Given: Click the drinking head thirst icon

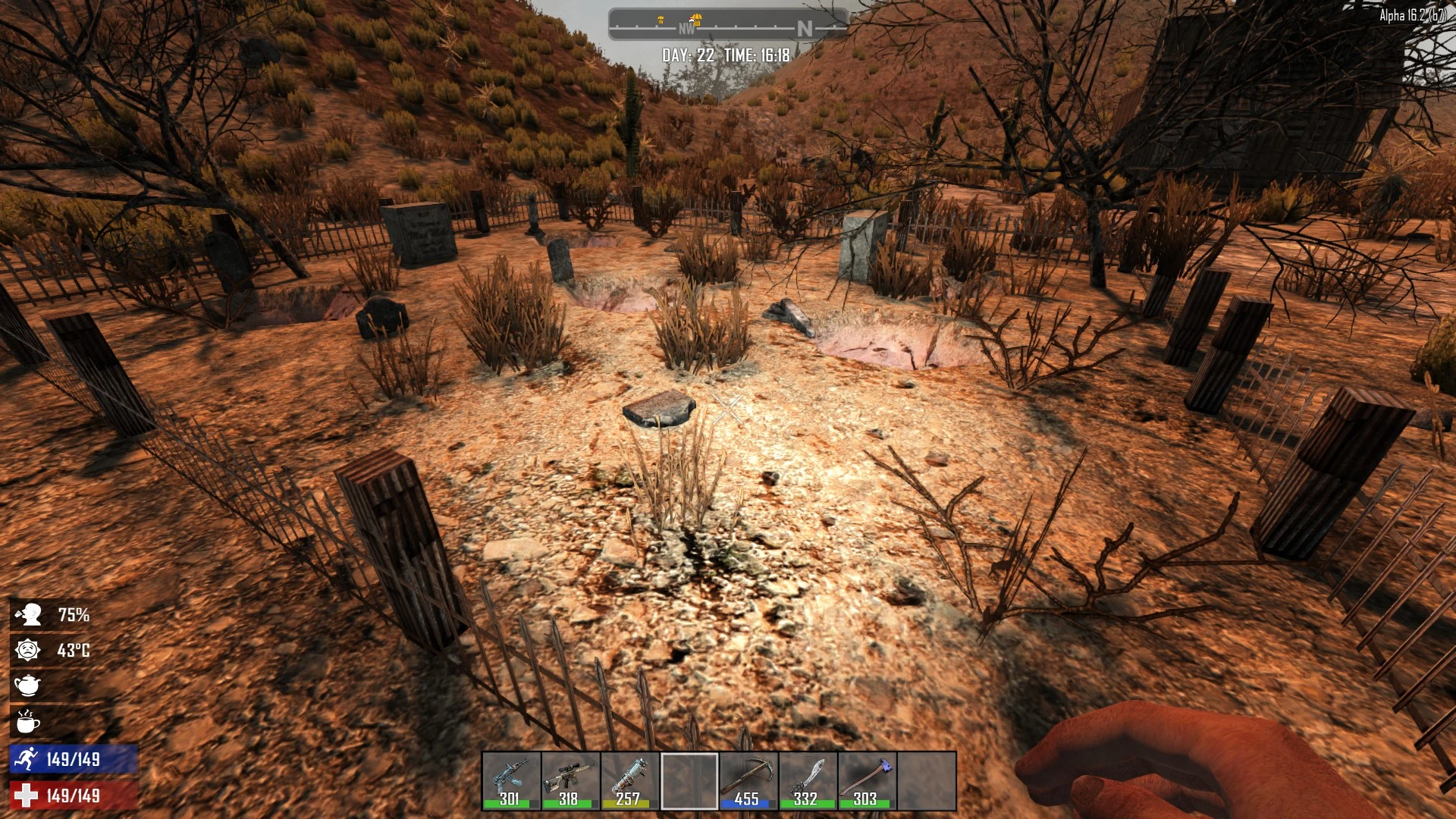Looking at the screenshot, I should (x=29, y=614).
